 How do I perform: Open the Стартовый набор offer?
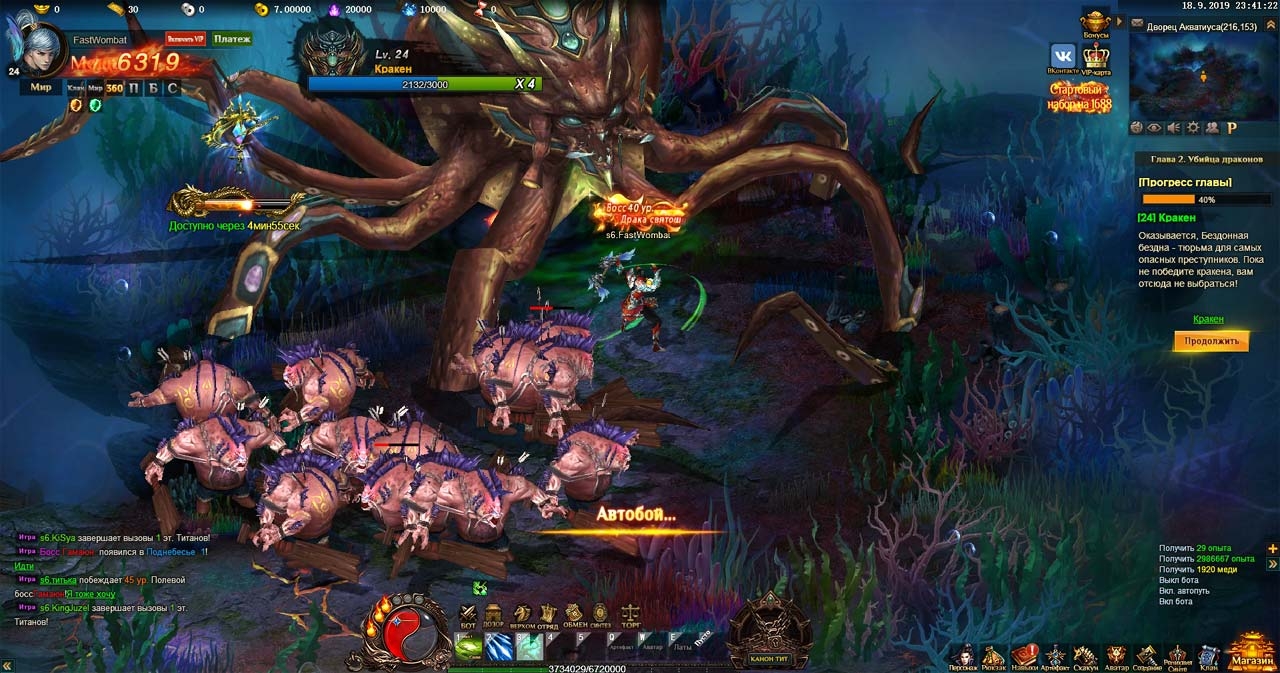click(x=1079, y=97)
